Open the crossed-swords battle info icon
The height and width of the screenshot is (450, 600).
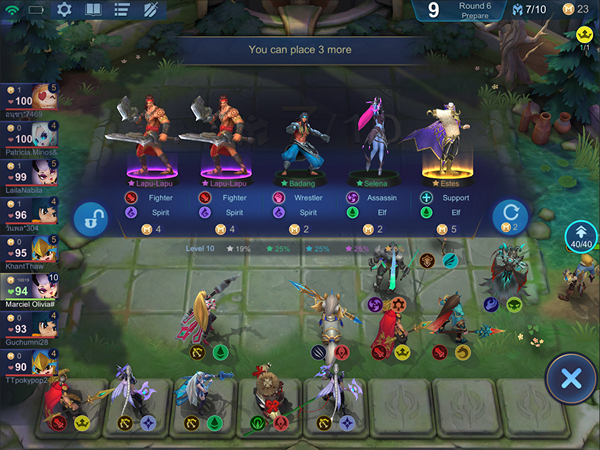(150, 10)
